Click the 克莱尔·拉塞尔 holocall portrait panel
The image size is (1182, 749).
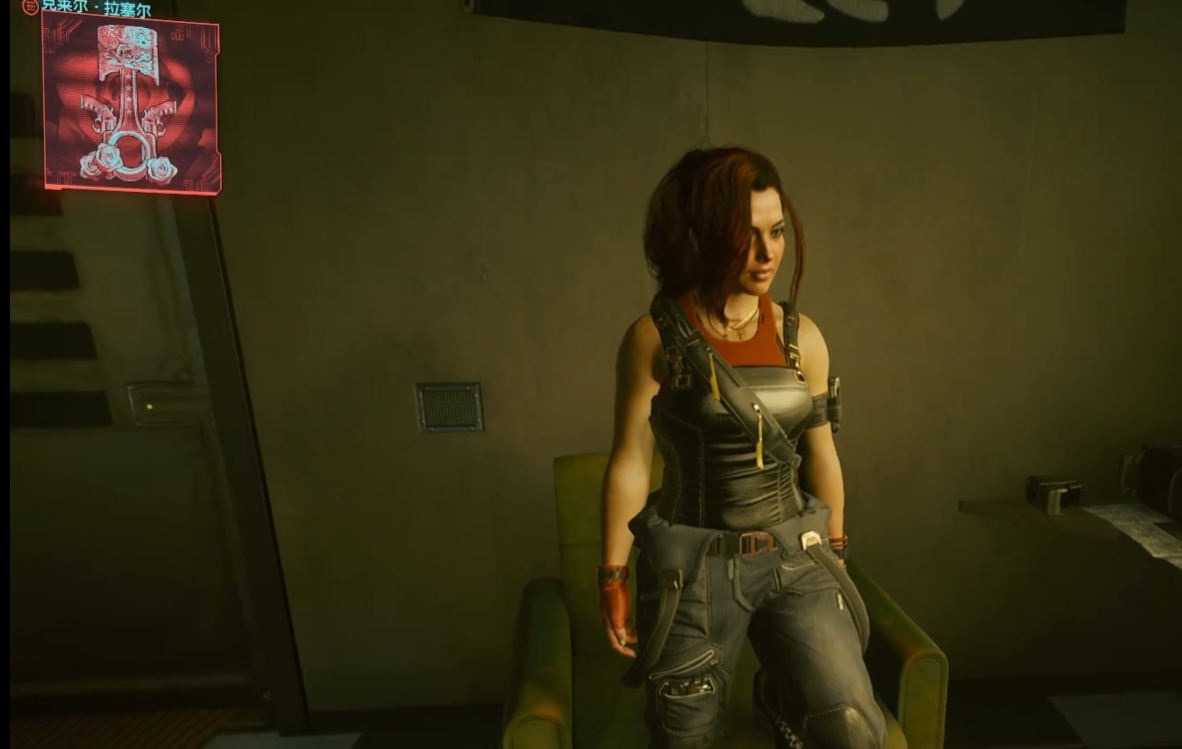[x=131, y=103]
